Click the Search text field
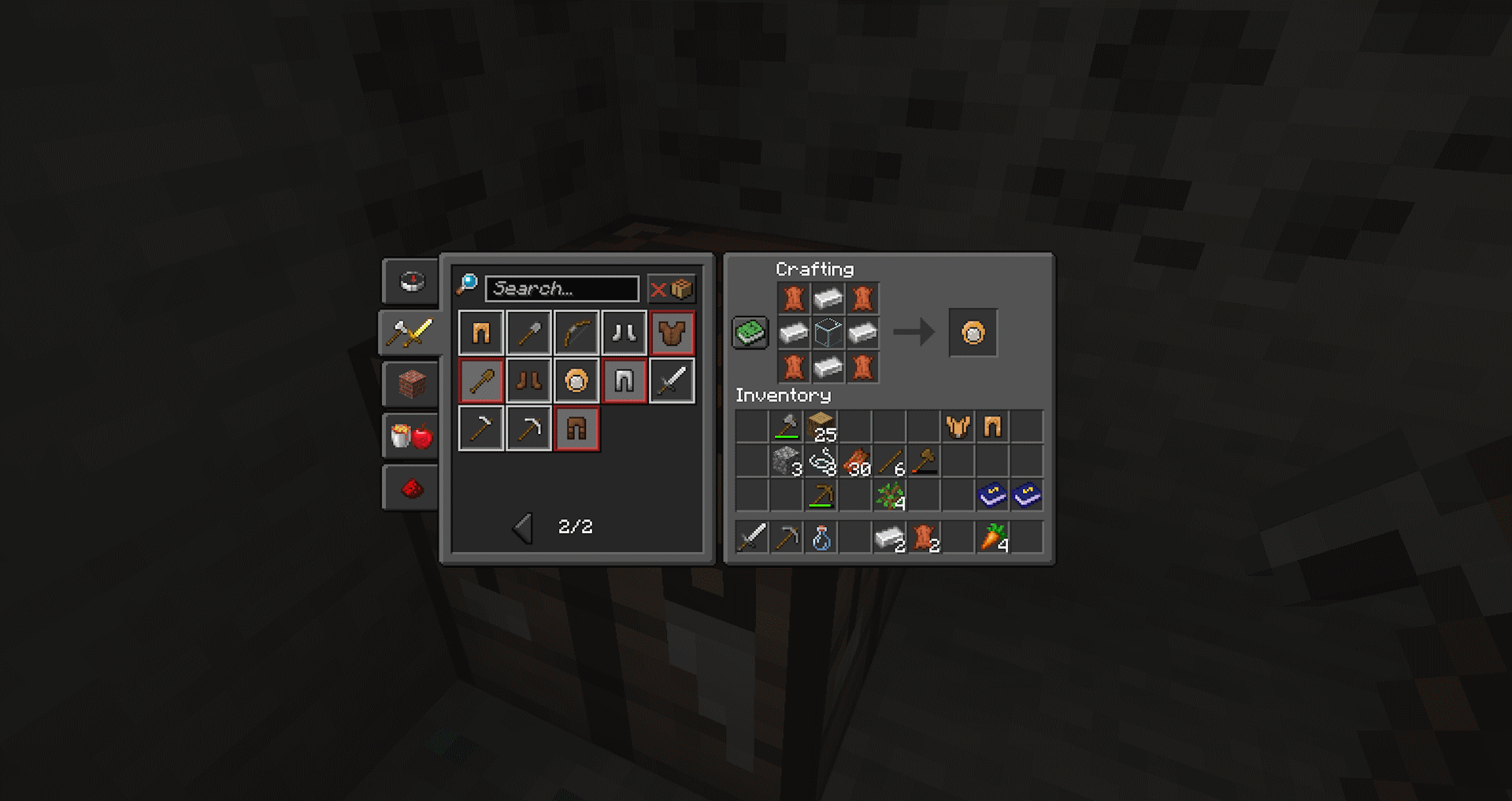This screenshot has width=1512, height=801. 561,289
